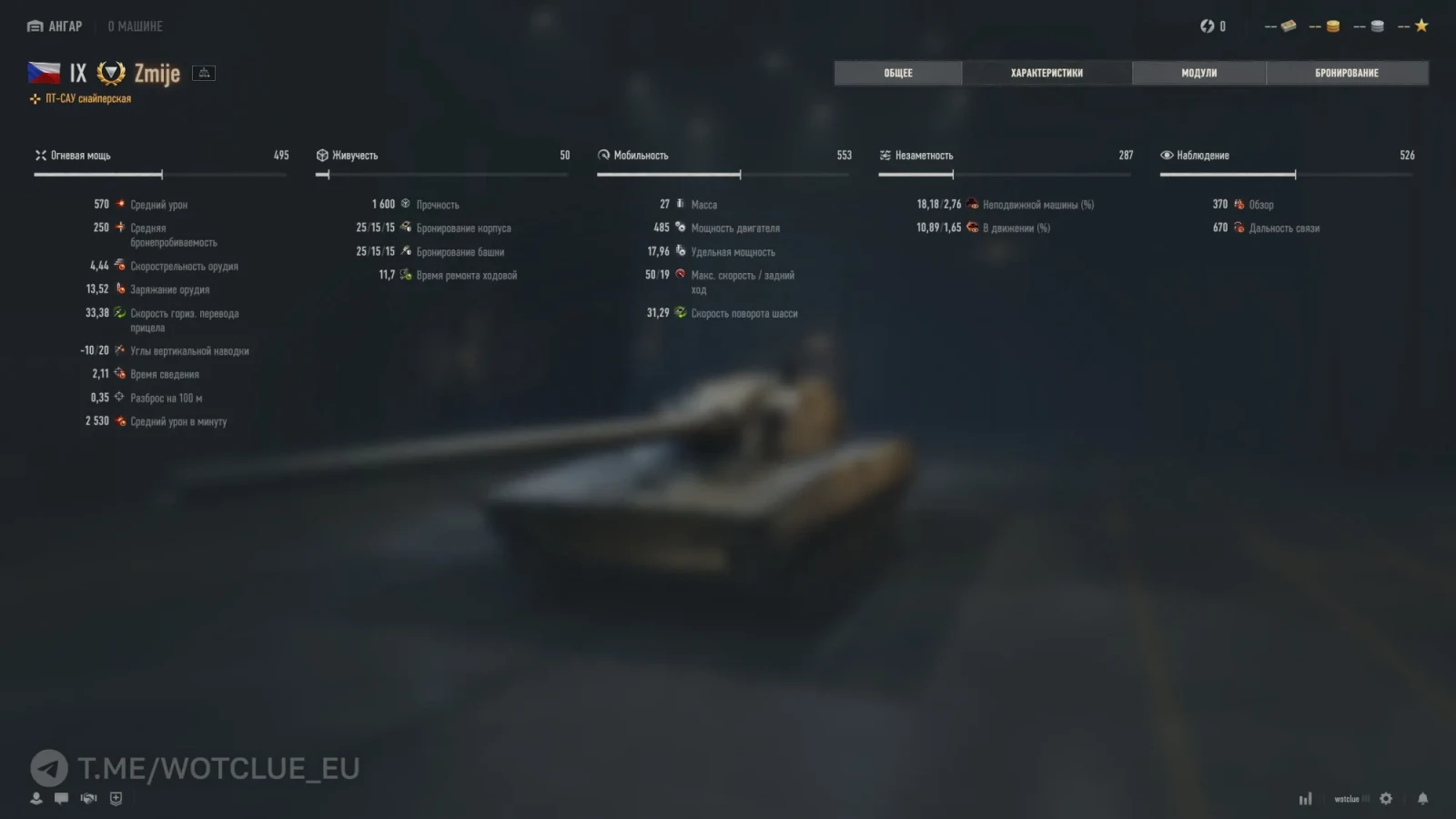Click the wotclue player name in the footer
Image resolution: width=1456 pixels, height=819 pixels.
tap(1347, 799)
